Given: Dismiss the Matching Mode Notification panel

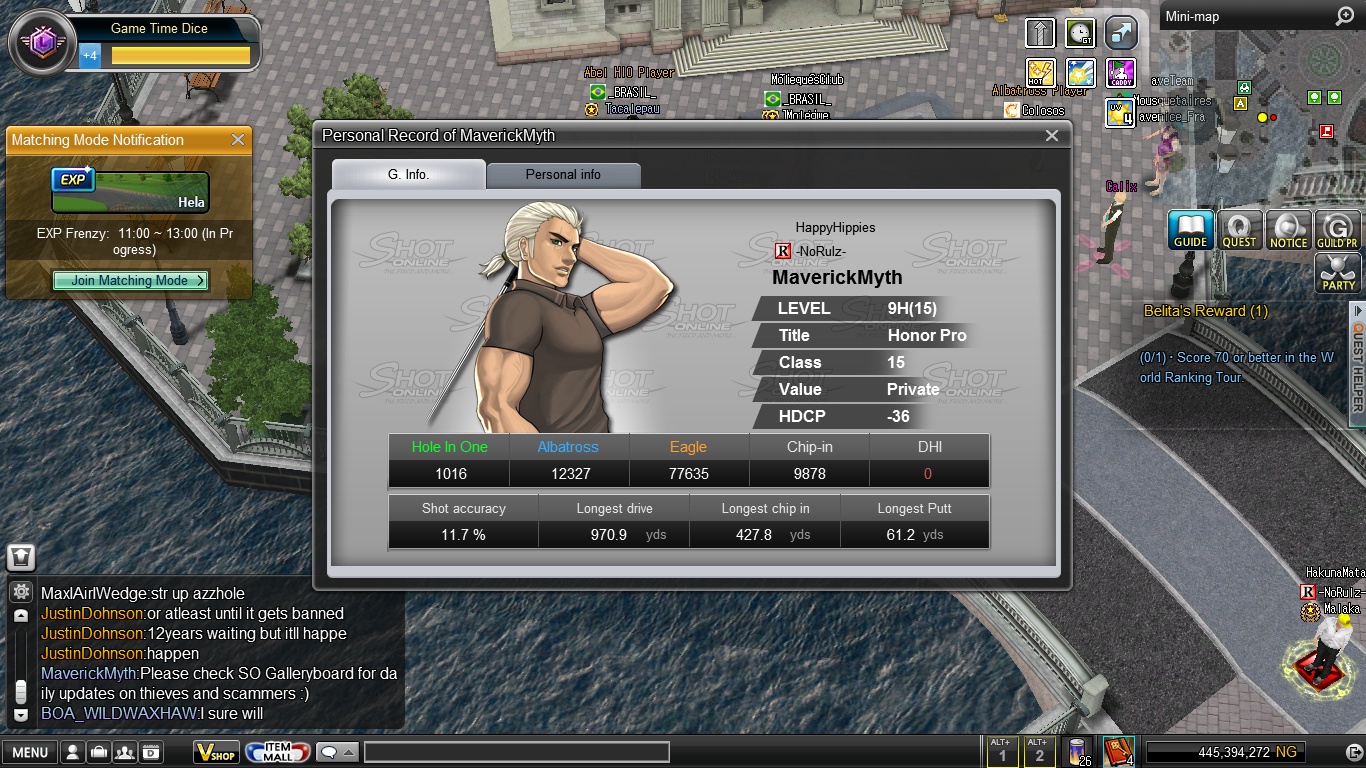Looking at the screenshot, I should (238, 140).
